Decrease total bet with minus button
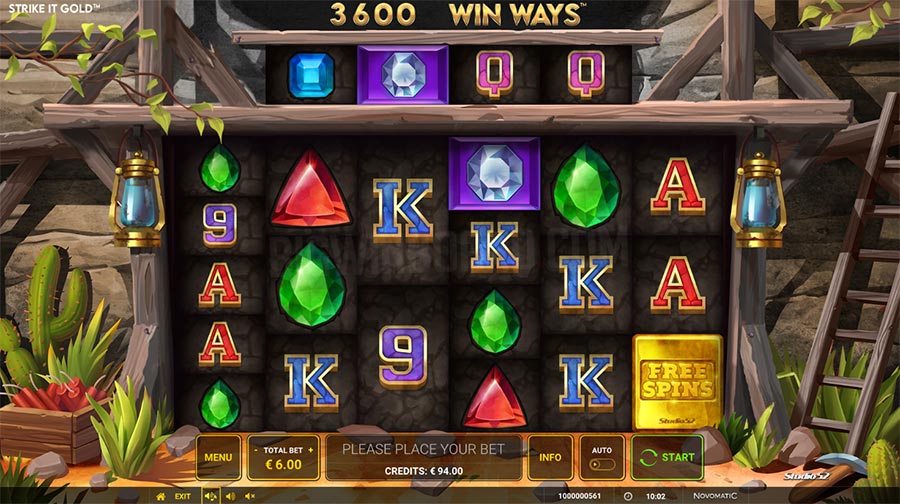The image size is (900, 504). point(254,450)
